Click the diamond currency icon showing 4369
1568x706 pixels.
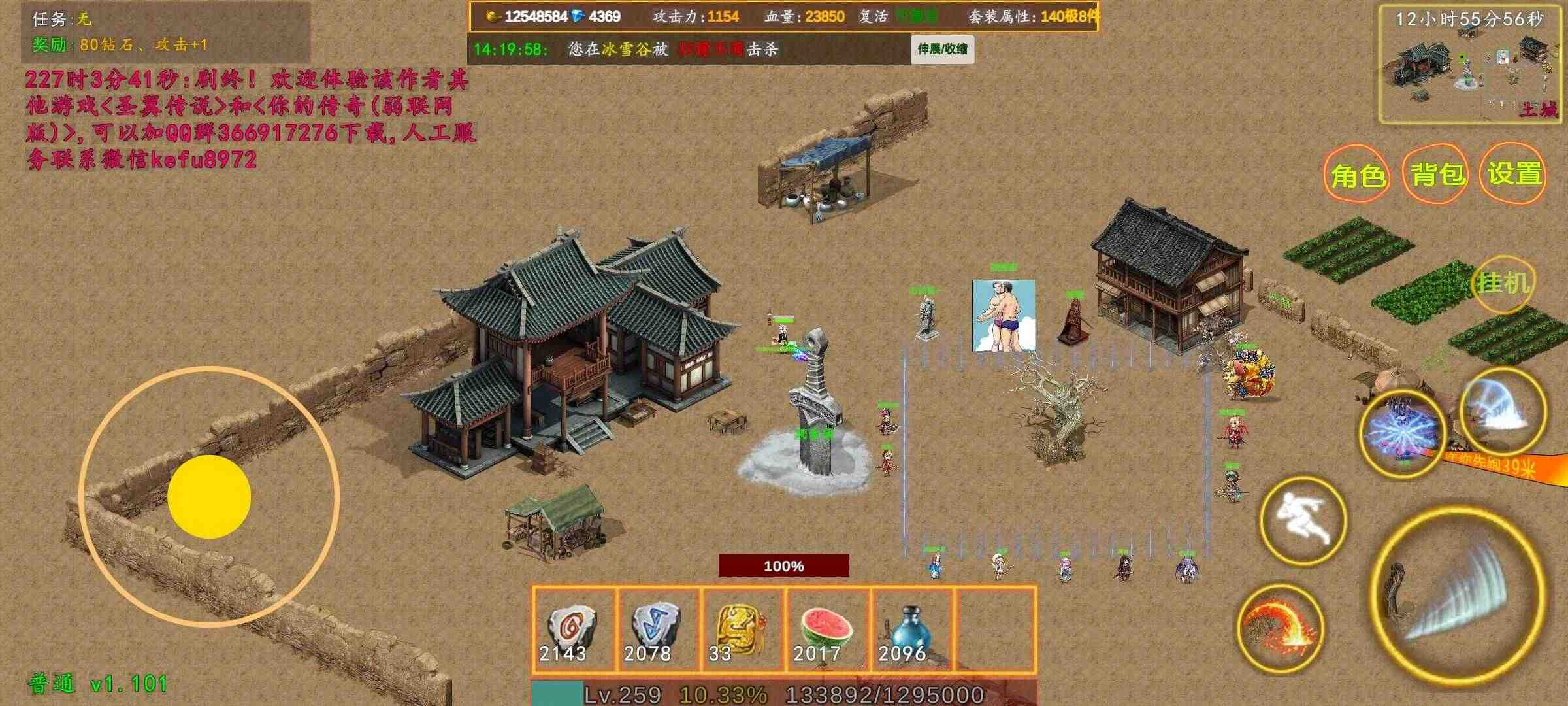[x=578, y=15]
